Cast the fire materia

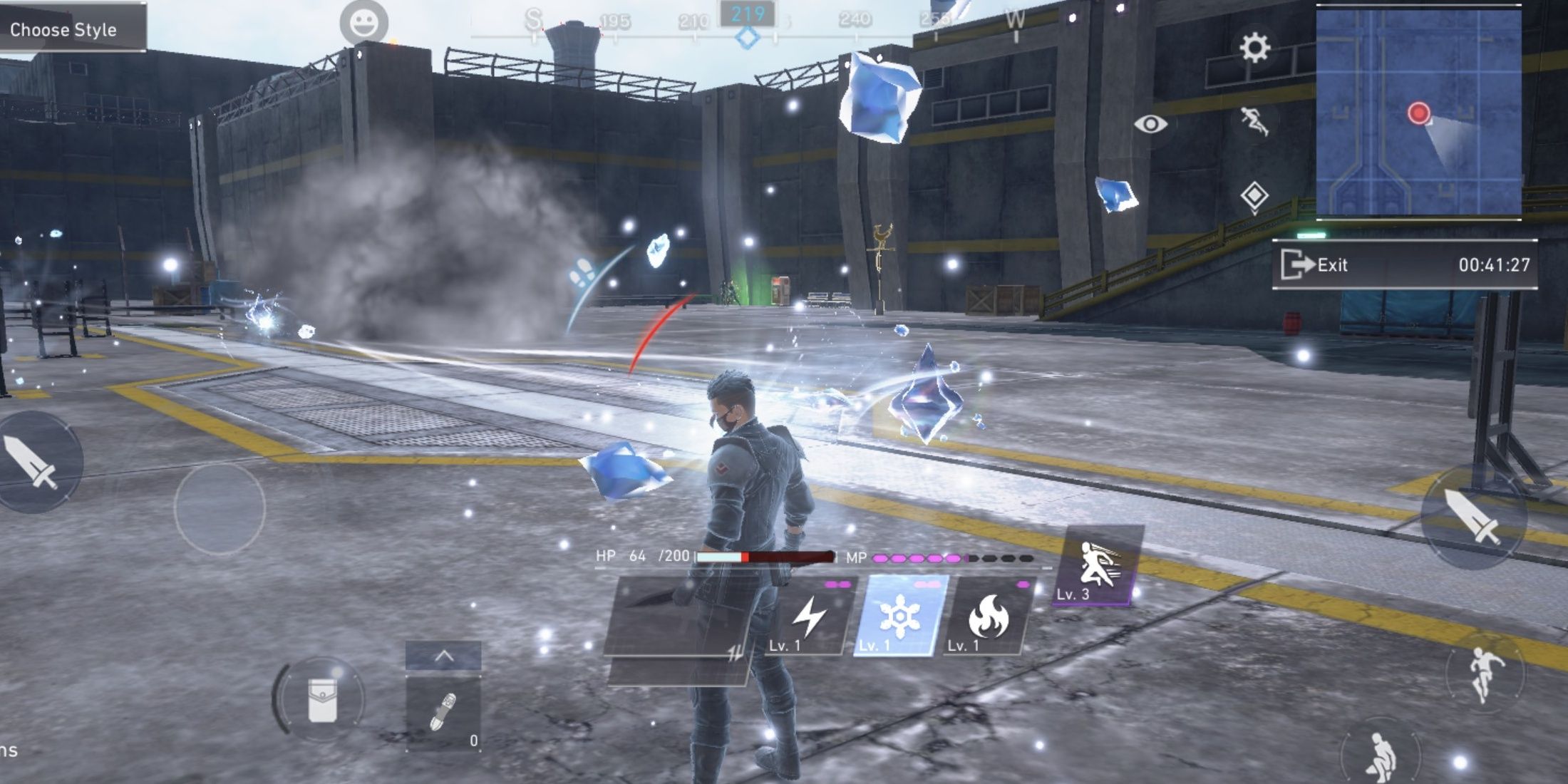[x=988, y=616]
